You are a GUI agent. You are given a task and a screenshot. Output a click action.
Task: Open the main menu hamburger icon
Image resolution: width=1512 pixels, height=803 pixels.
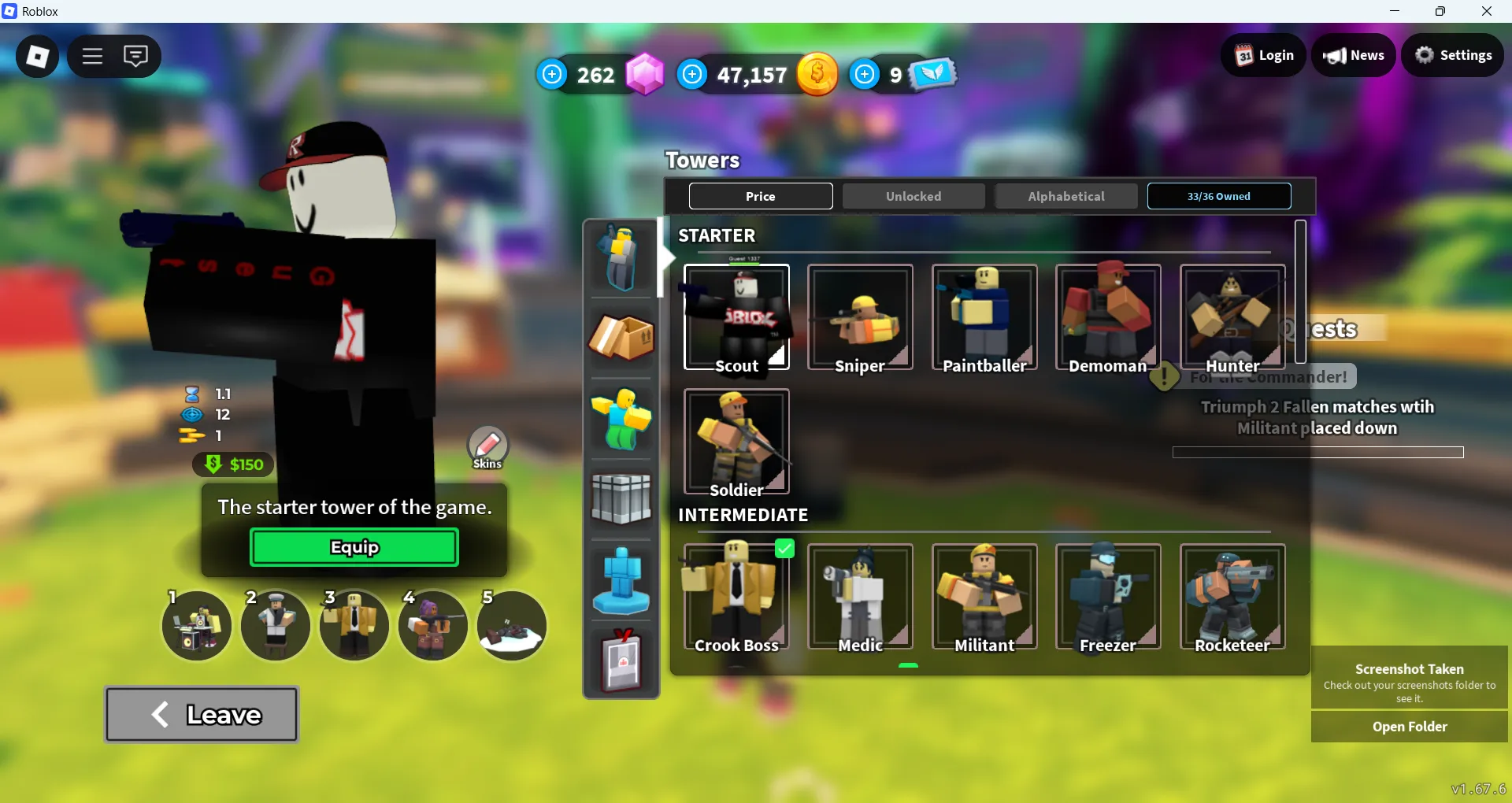coord(91,56)
